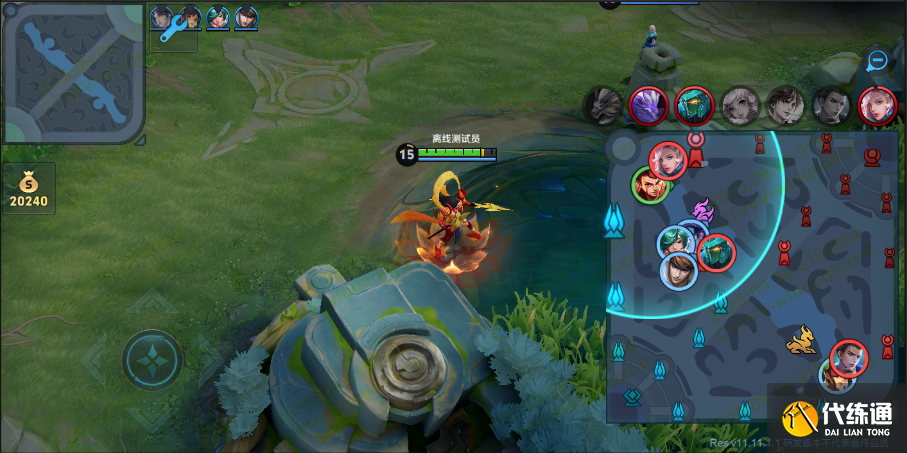Collapse the enlarged map with the minus button

coord(877,60)
